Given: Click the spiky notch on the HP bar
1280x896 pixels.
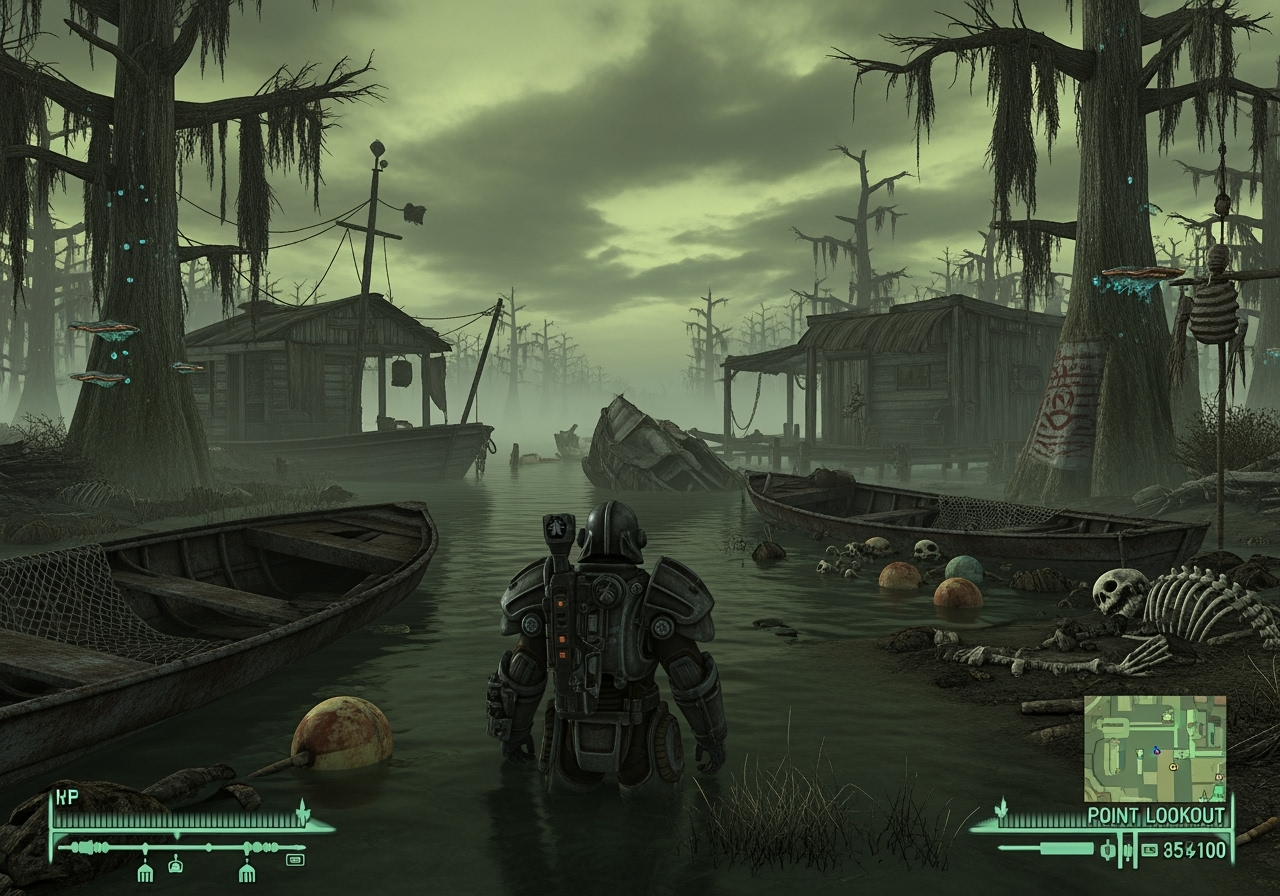Looking at the screenshot, I should 301,811.
